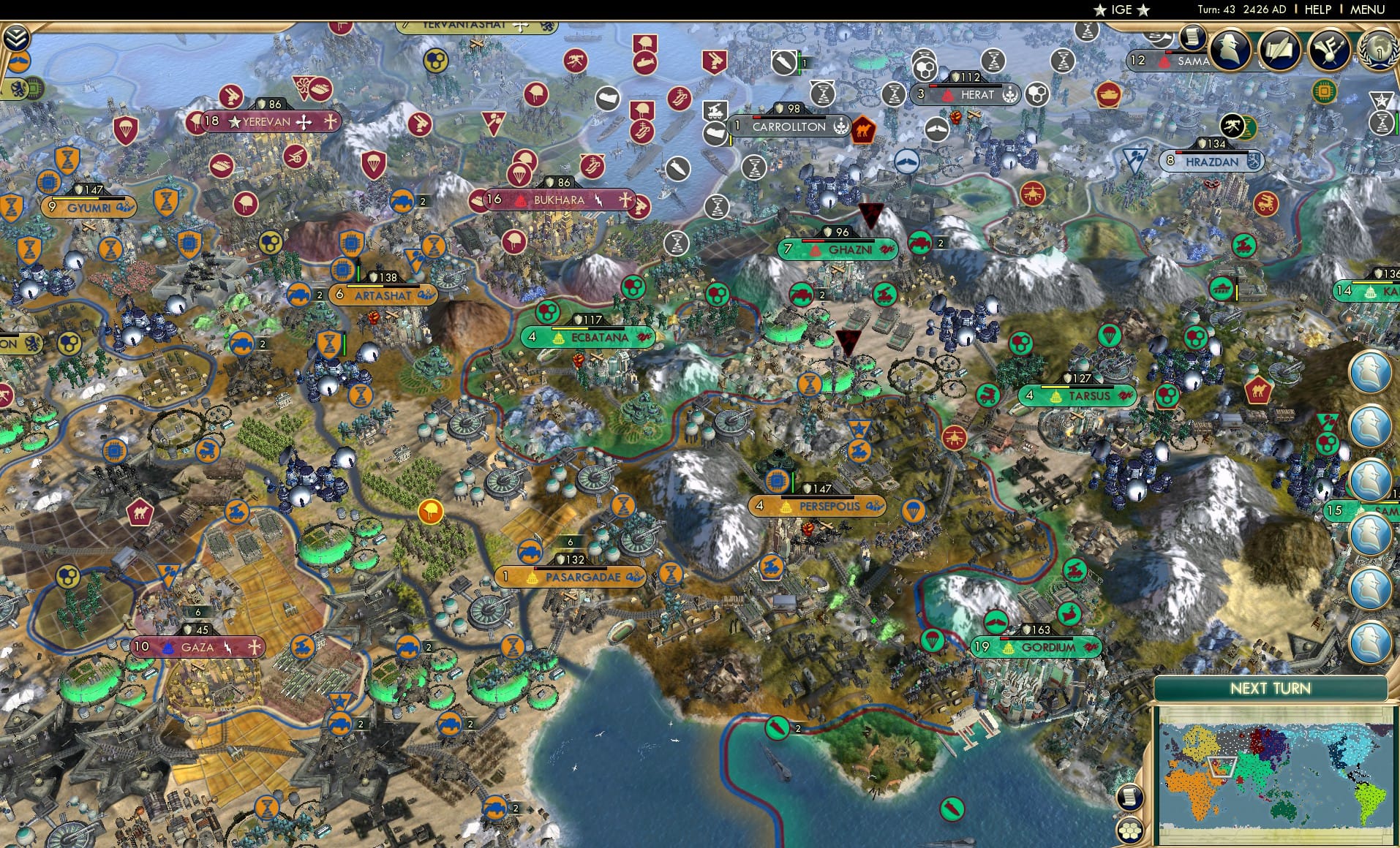This screenshot has height=848, width=1400.
Task: Select the winged emblem icon beside the globe
Action: [1328, 50]
